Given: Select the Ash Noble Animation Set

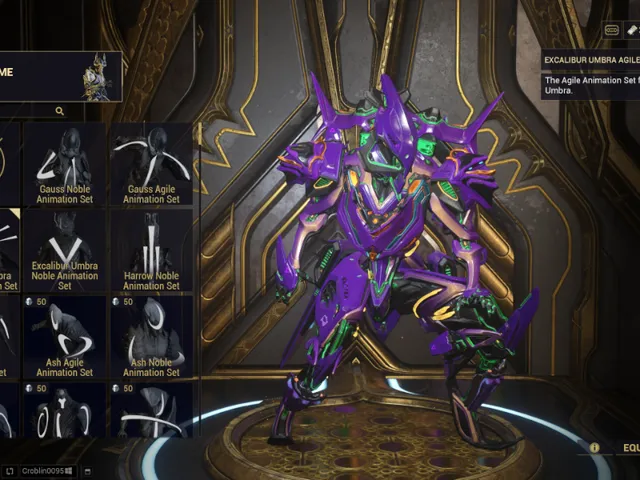Looking at the screenshot, I should [x=151, y=336].
